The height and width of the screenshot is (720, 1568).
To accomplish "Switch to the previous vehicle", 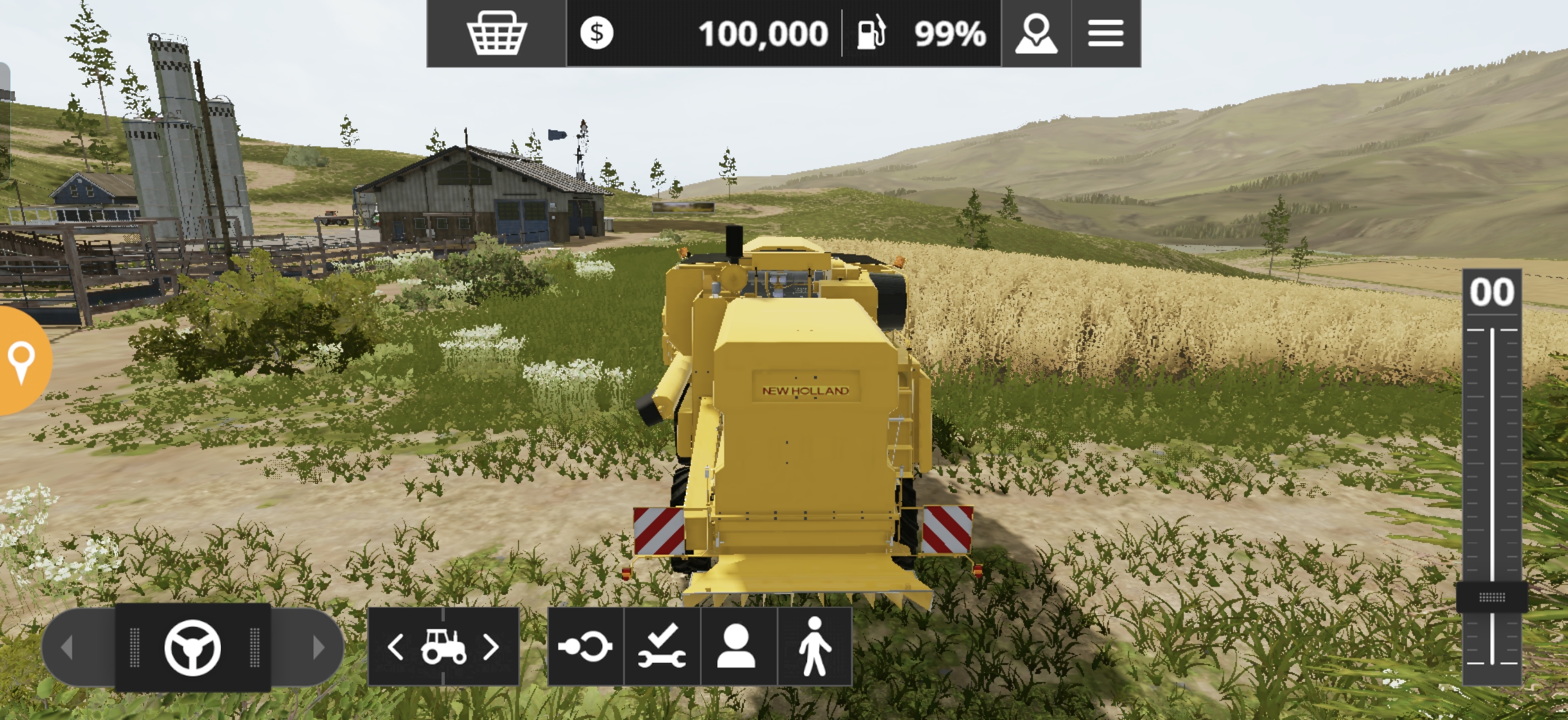I will [x=396, y=647].
